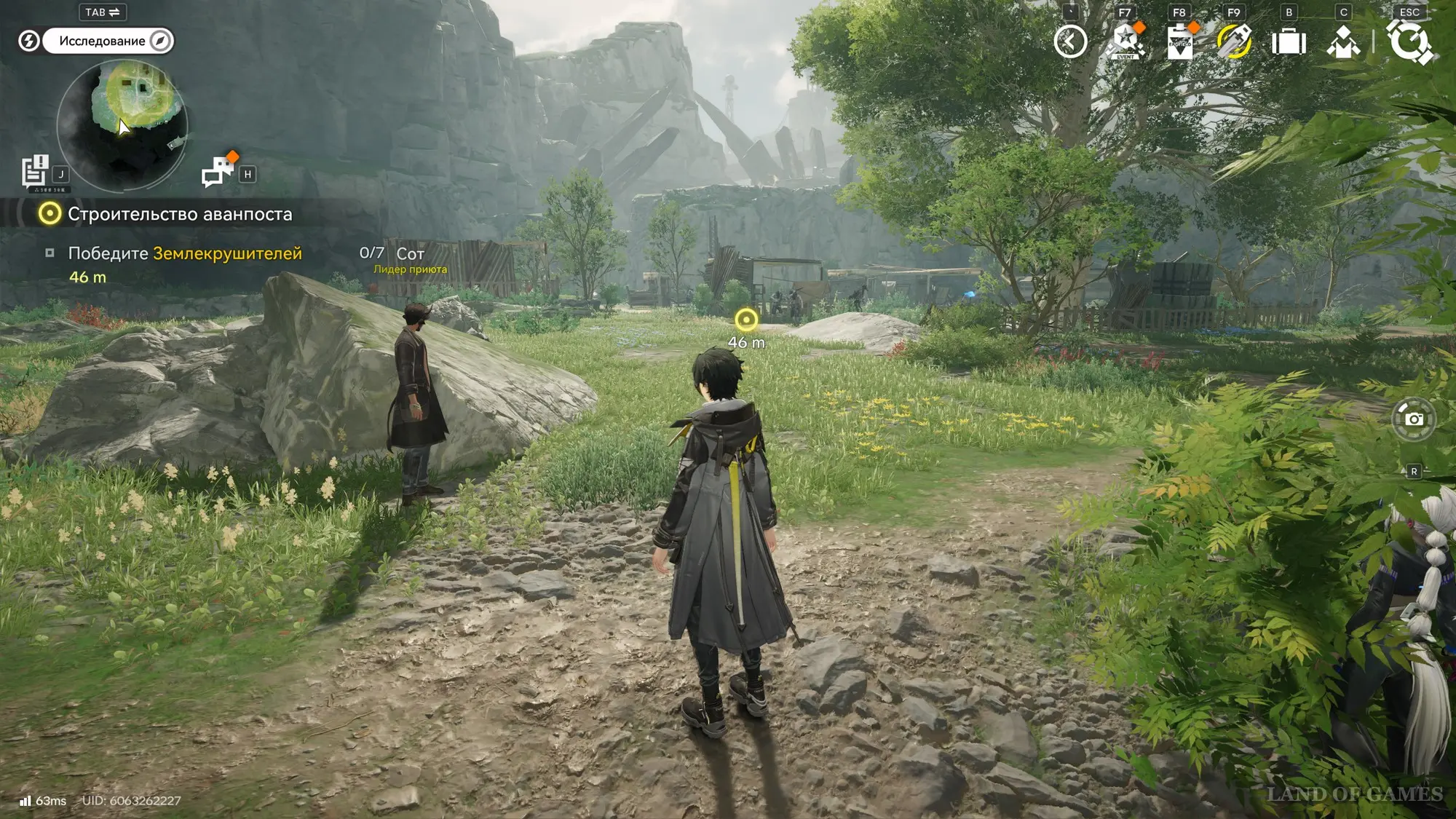
Task: Open the diamond-shaped operator team icon
Action: click(x=1343, y=41)
